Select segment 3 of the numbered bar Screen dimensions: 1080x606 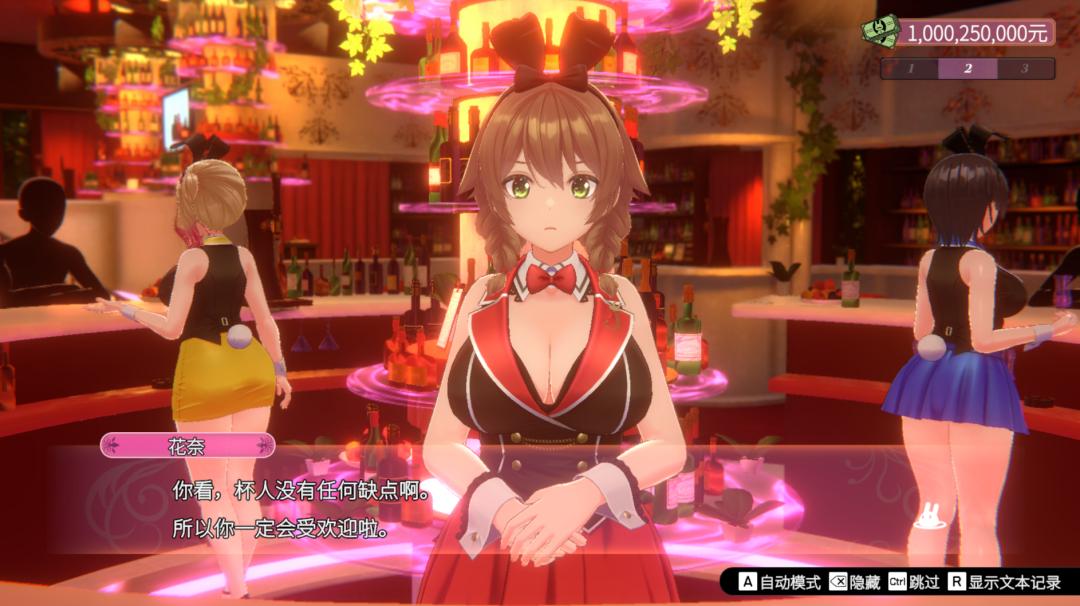click(x=1025, y=69)
